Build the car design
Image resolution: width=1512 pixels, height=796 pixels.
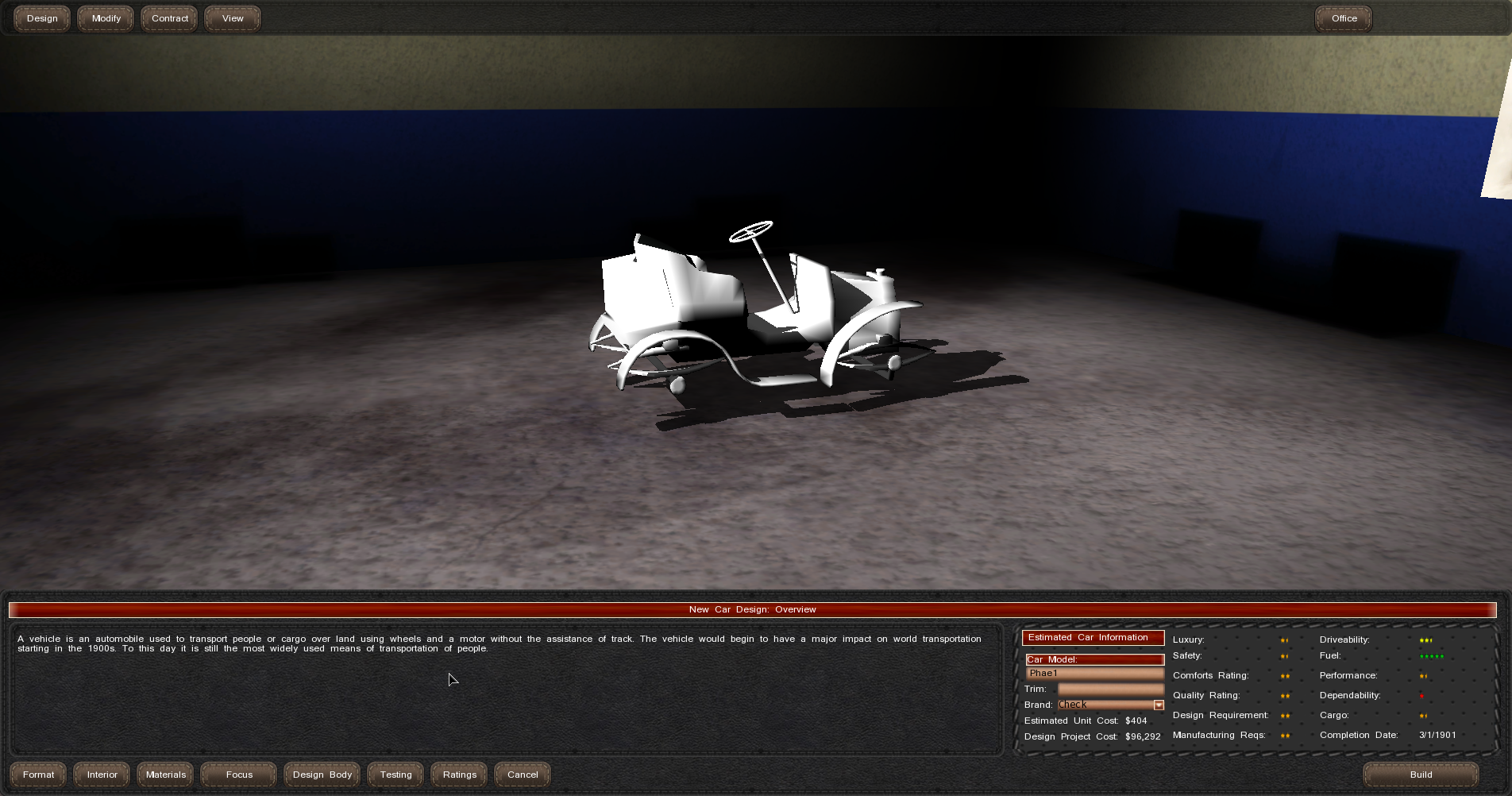[x=1421, y=775]
